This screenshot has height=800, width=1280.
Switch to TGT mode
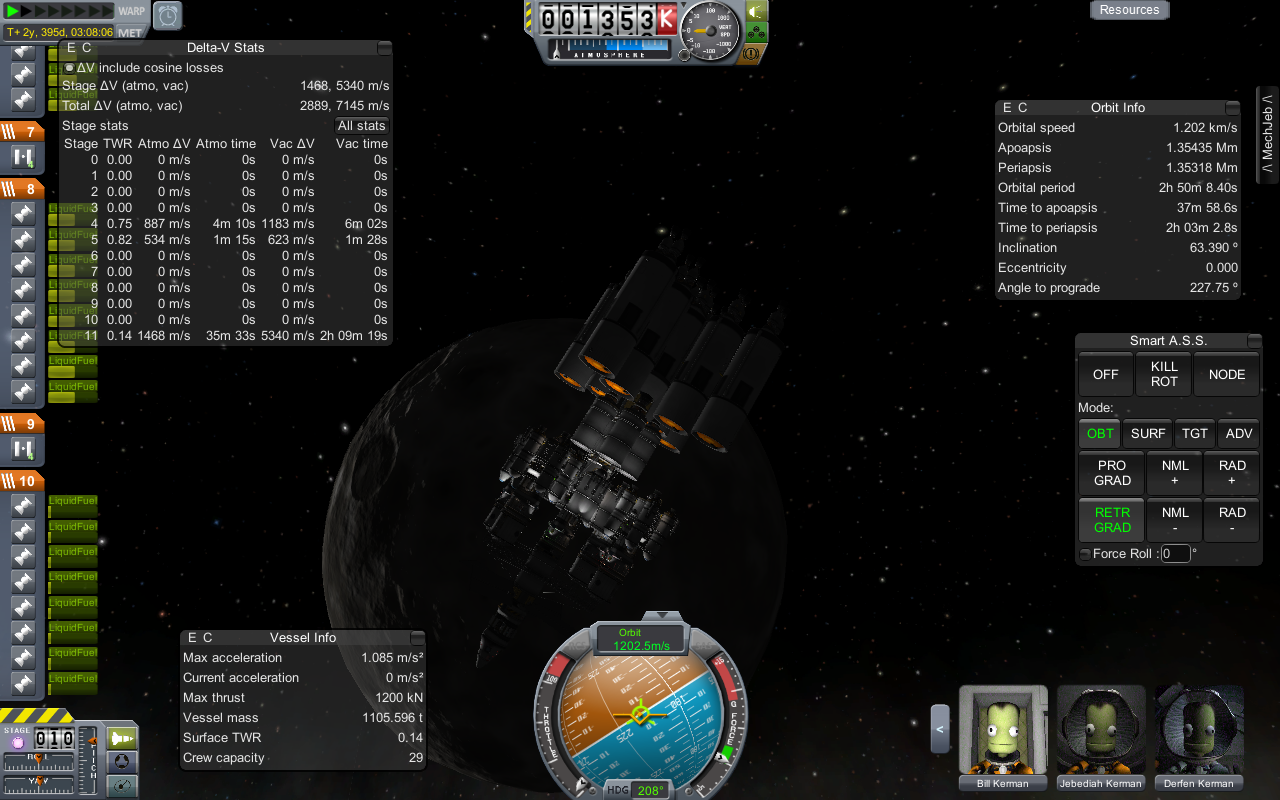1195,433
